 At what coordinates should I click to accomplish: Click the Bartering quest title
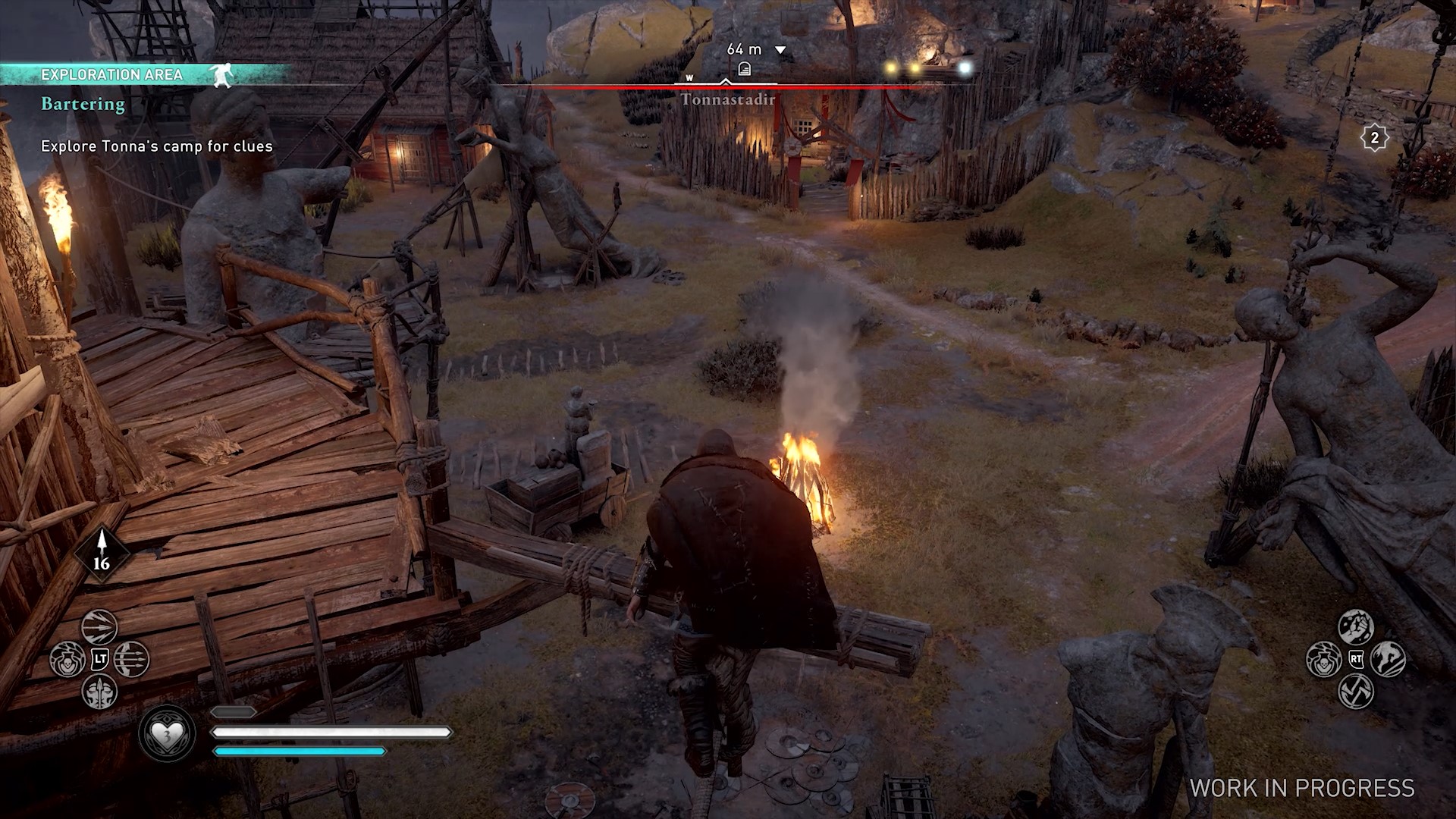(82, 104)
